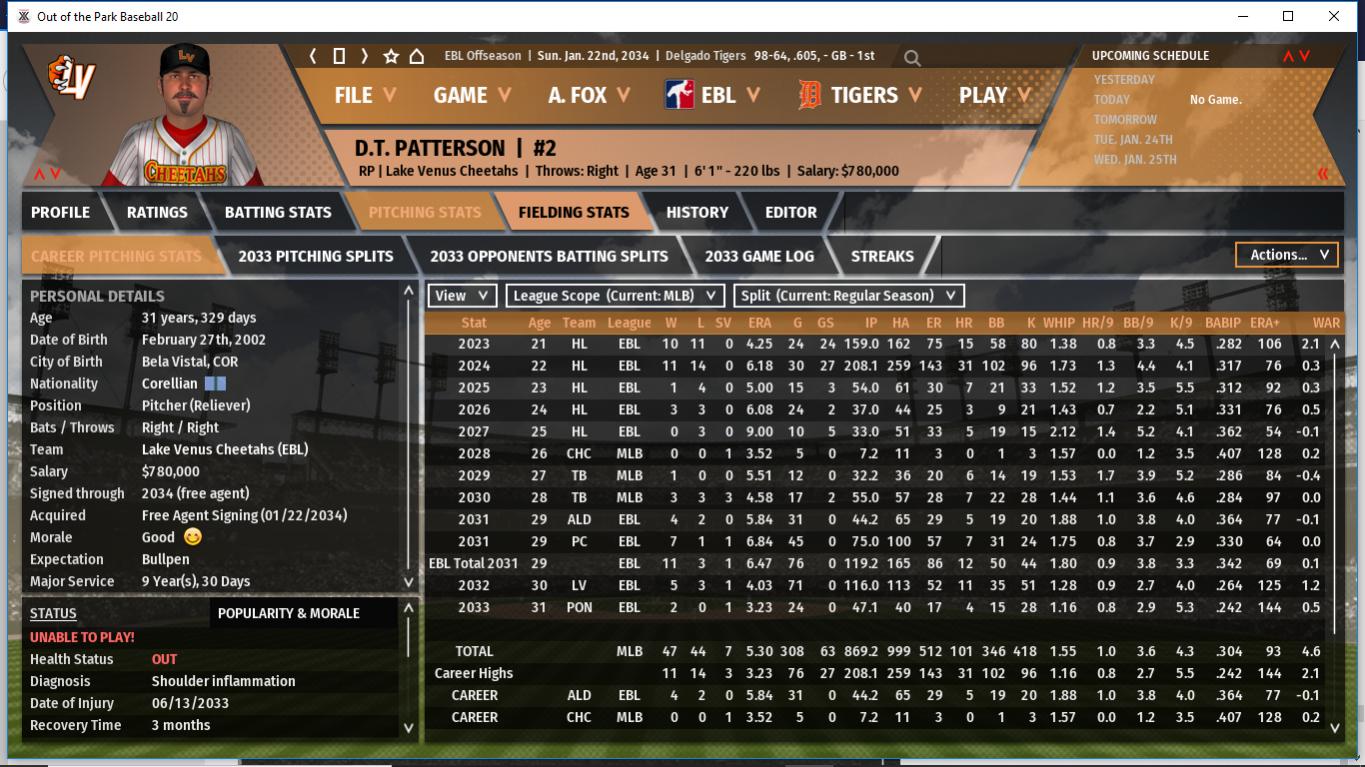
Task: Open the FILE menu
Action: (x=364, y=95)
